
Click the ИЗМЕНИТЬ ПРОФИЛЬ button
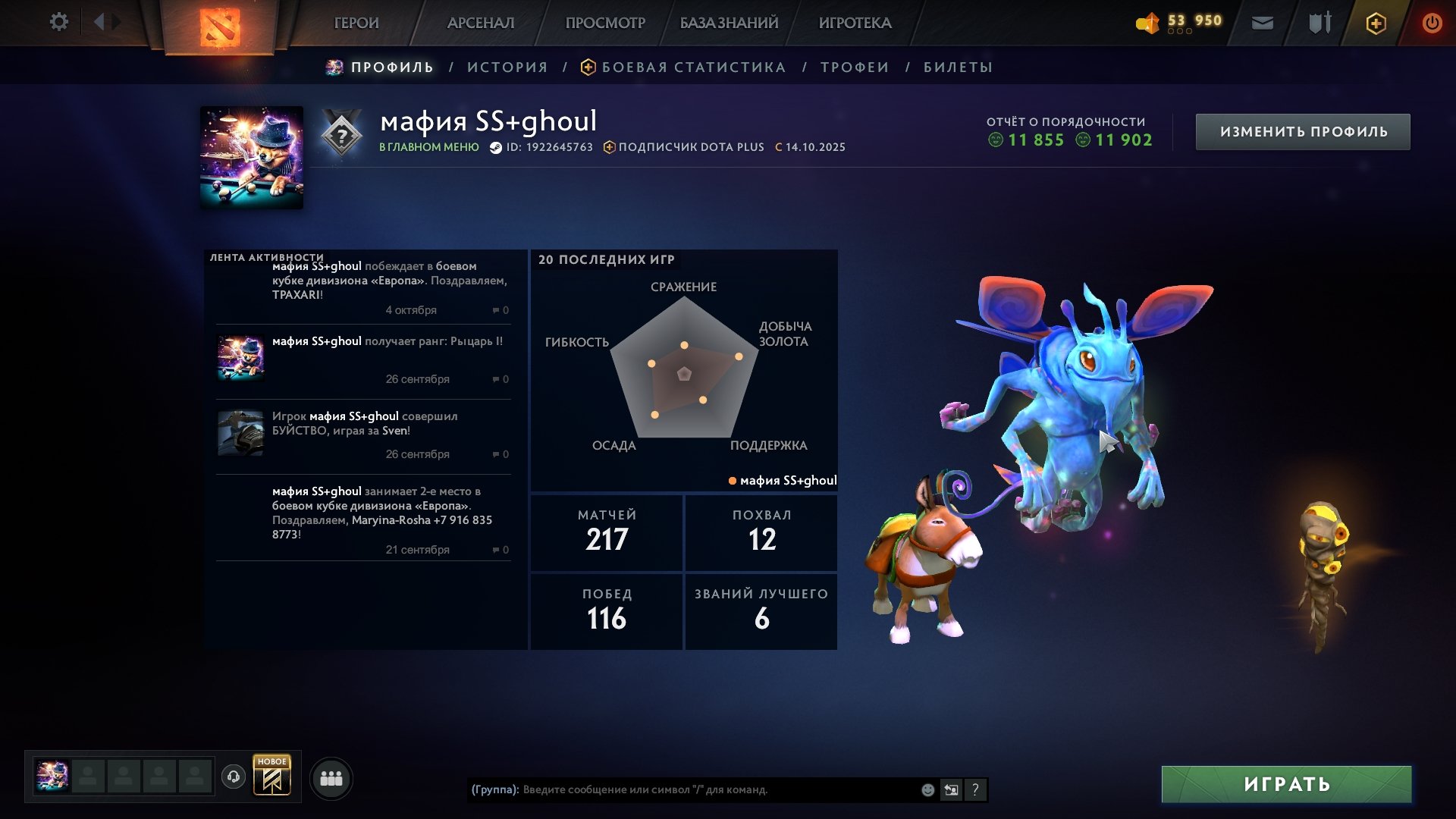(1302, 130)
